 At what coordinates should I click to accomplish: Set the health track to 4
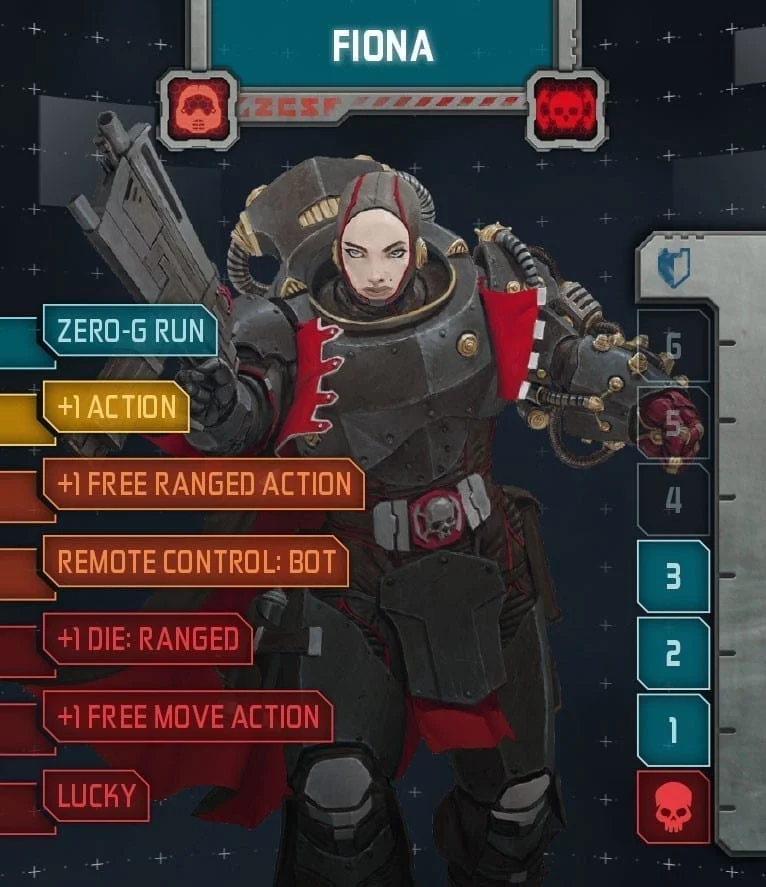click(673, 499)
